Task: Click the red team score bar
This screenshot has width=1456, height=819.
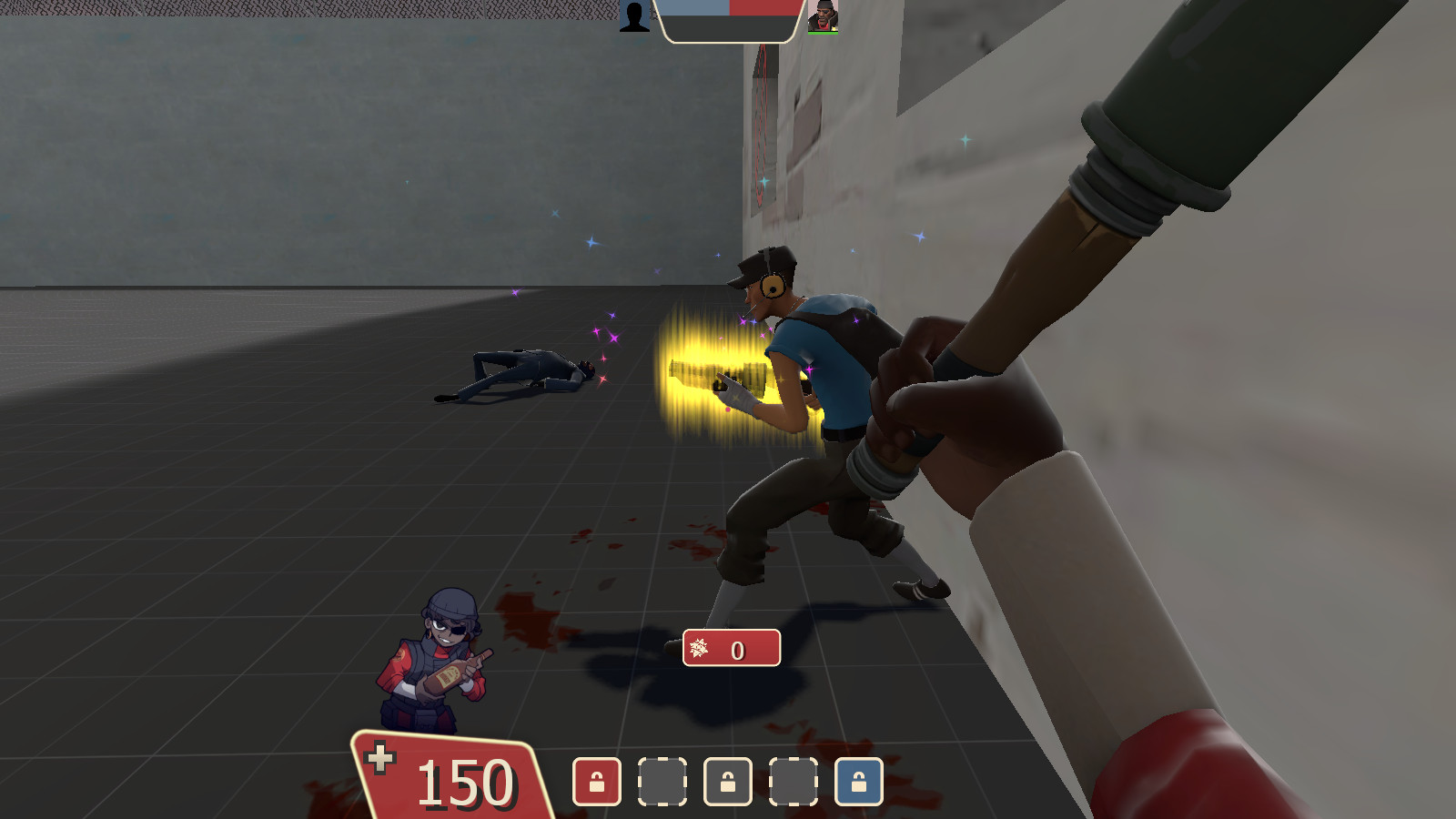Action: tap(764, 7)
